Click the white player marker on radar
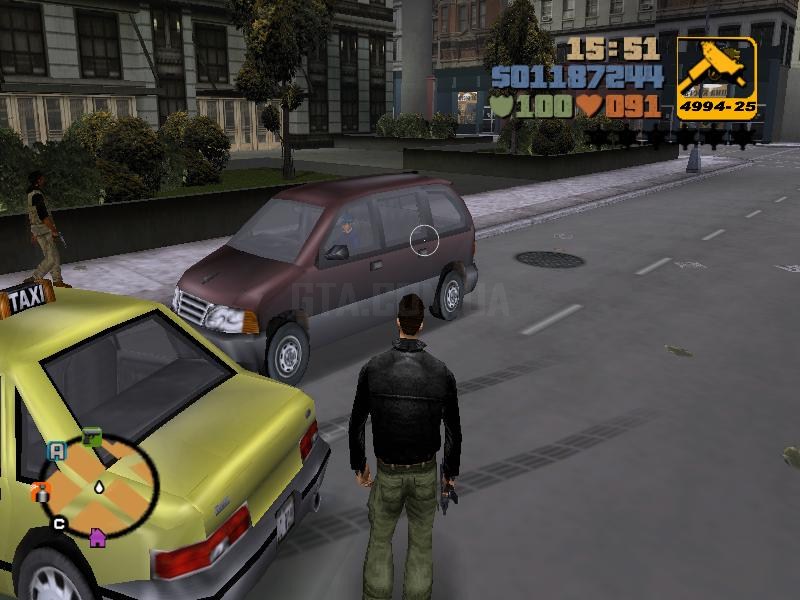800x600 pixels. coord(100,486)
